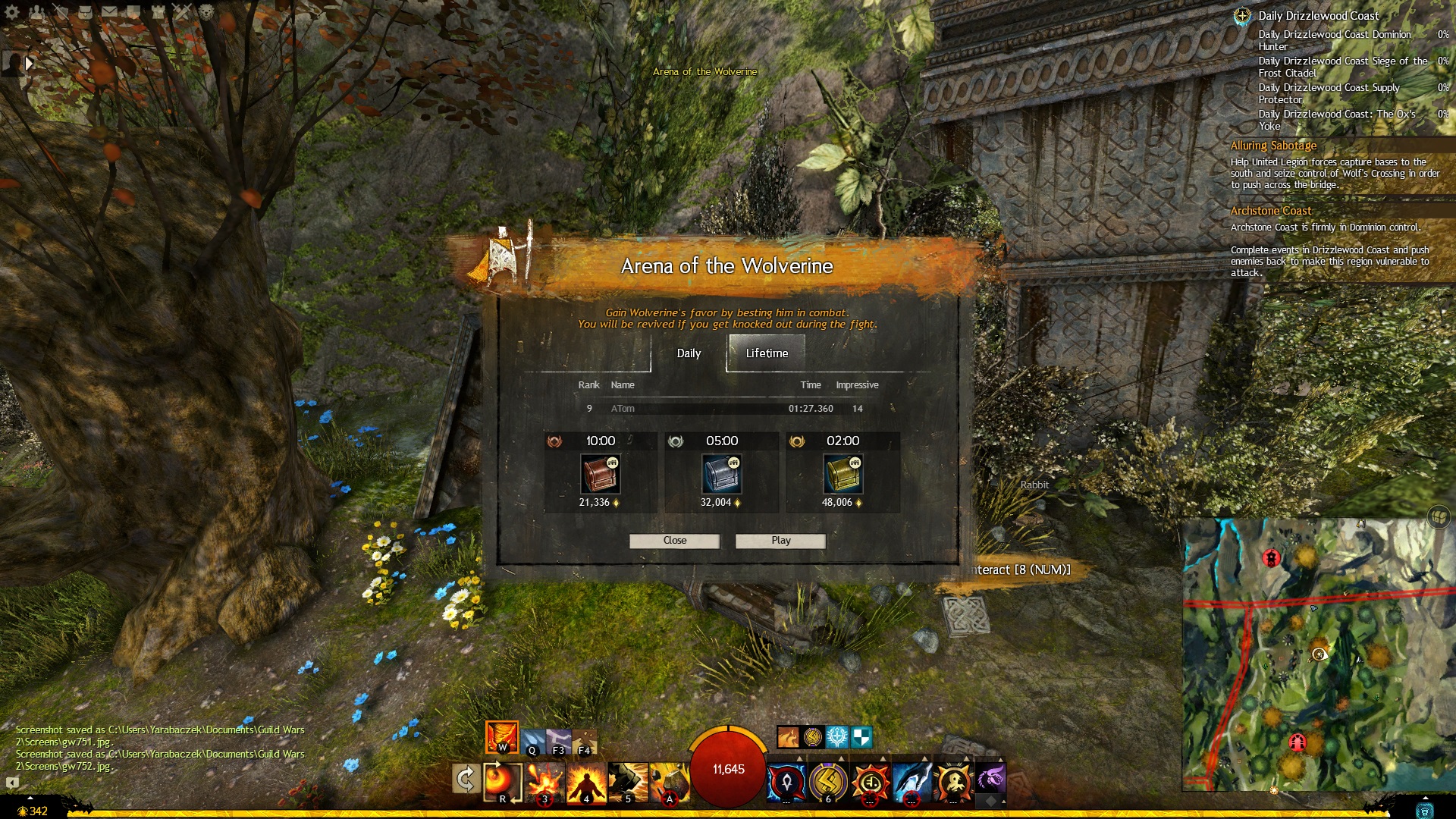Screen dimensions: 1456x819
Task: Open the lion head trading post icon
Action: coord(206,12)
